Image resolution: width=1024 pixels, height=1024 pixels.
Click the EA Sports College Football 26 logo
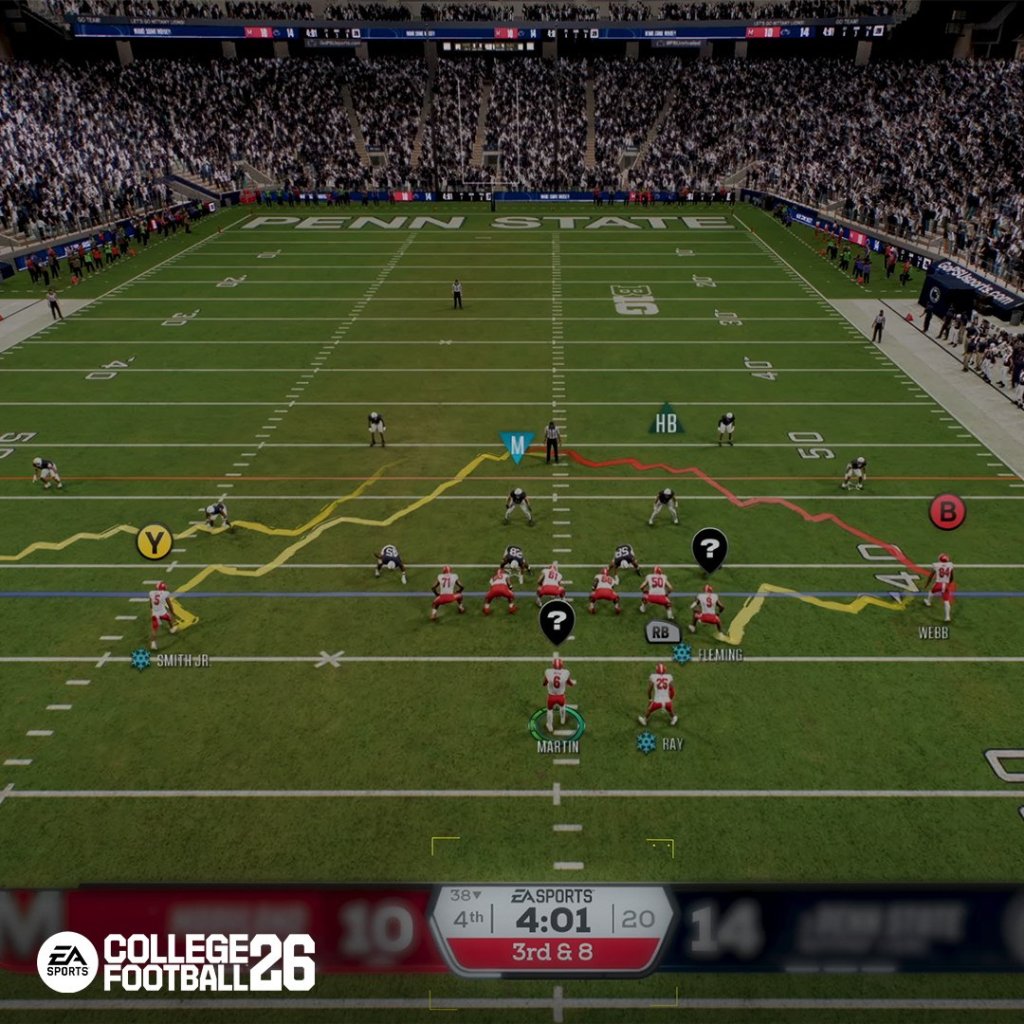[x=176, y=962]
